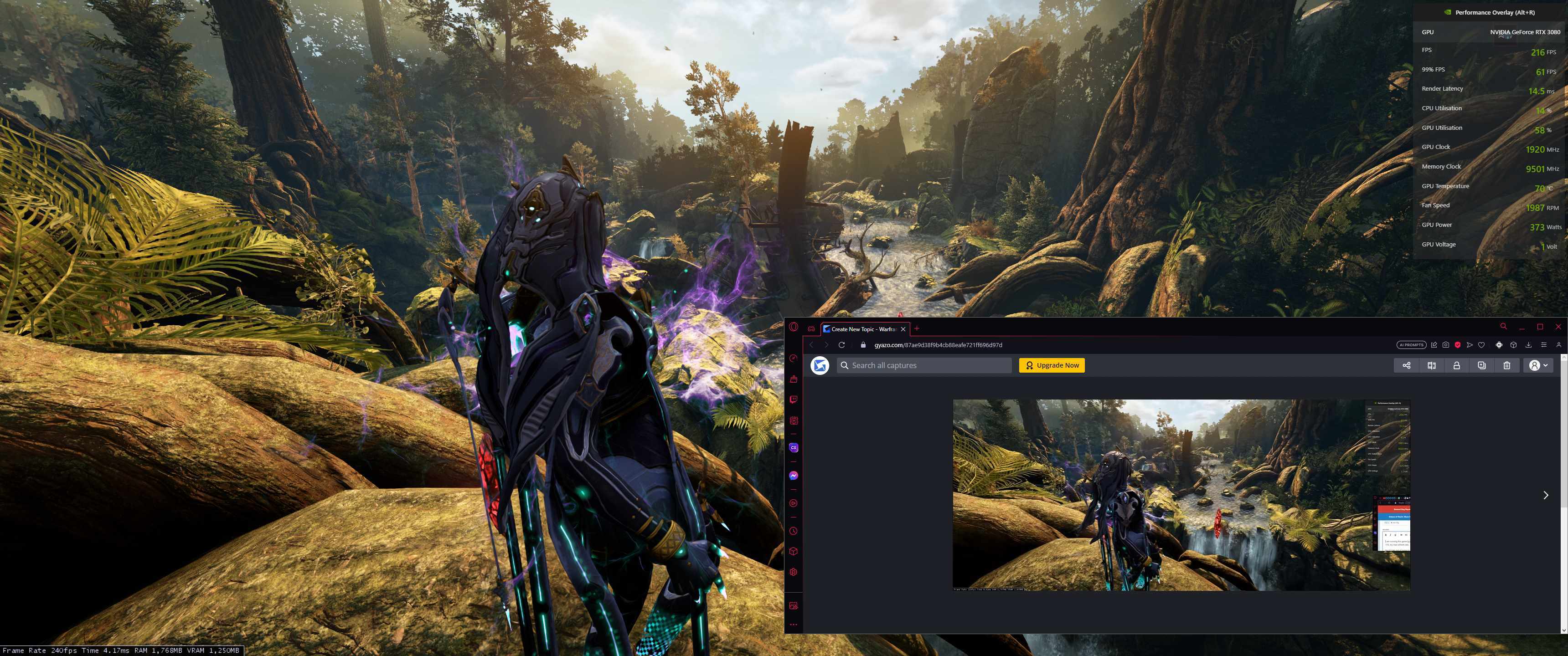
Task: Open the sidebar overflow menu with three dots
Action: (x=793, y=625)
